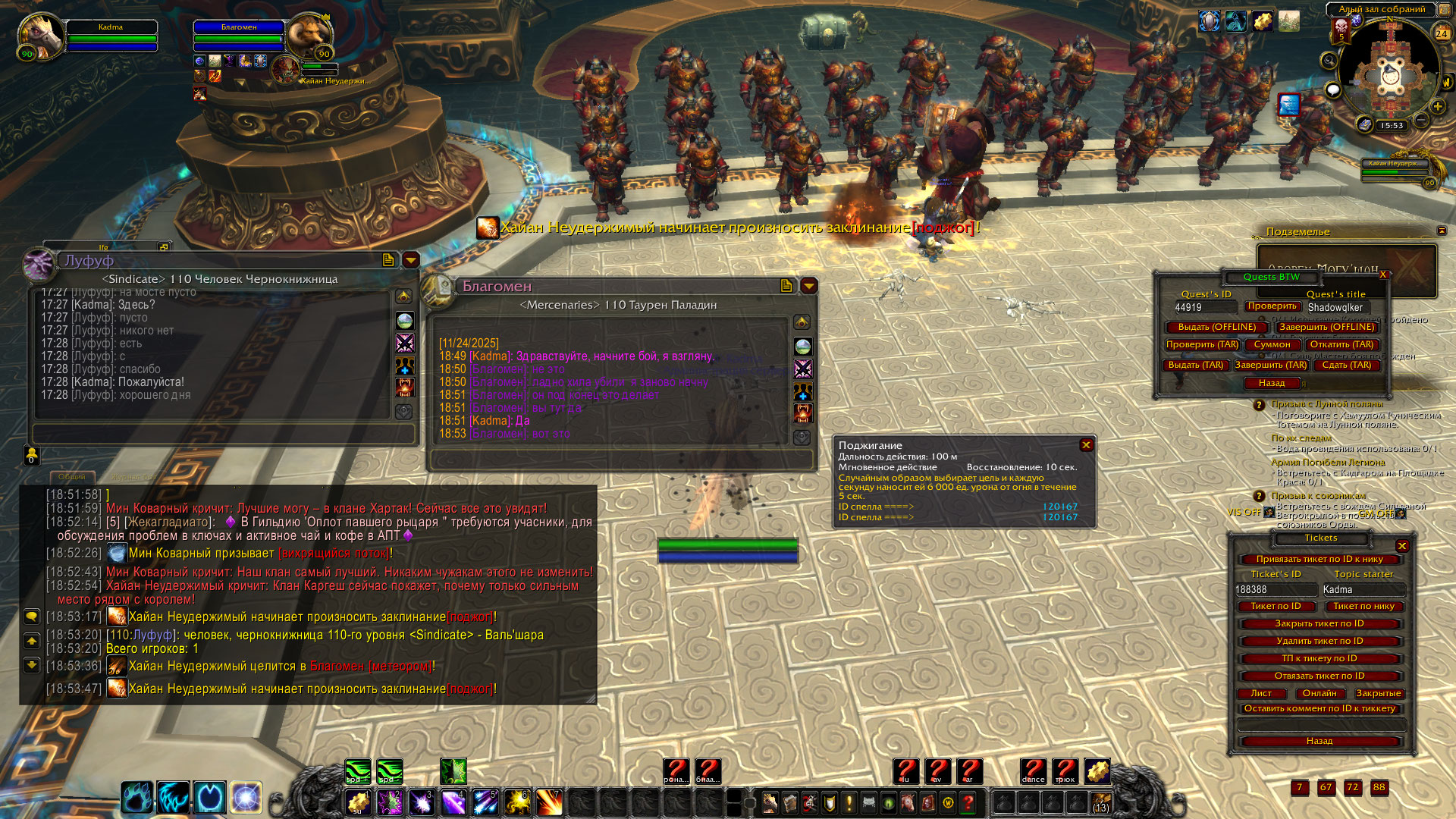Show the Онлайн tickets list

[x=1319, y=693]
